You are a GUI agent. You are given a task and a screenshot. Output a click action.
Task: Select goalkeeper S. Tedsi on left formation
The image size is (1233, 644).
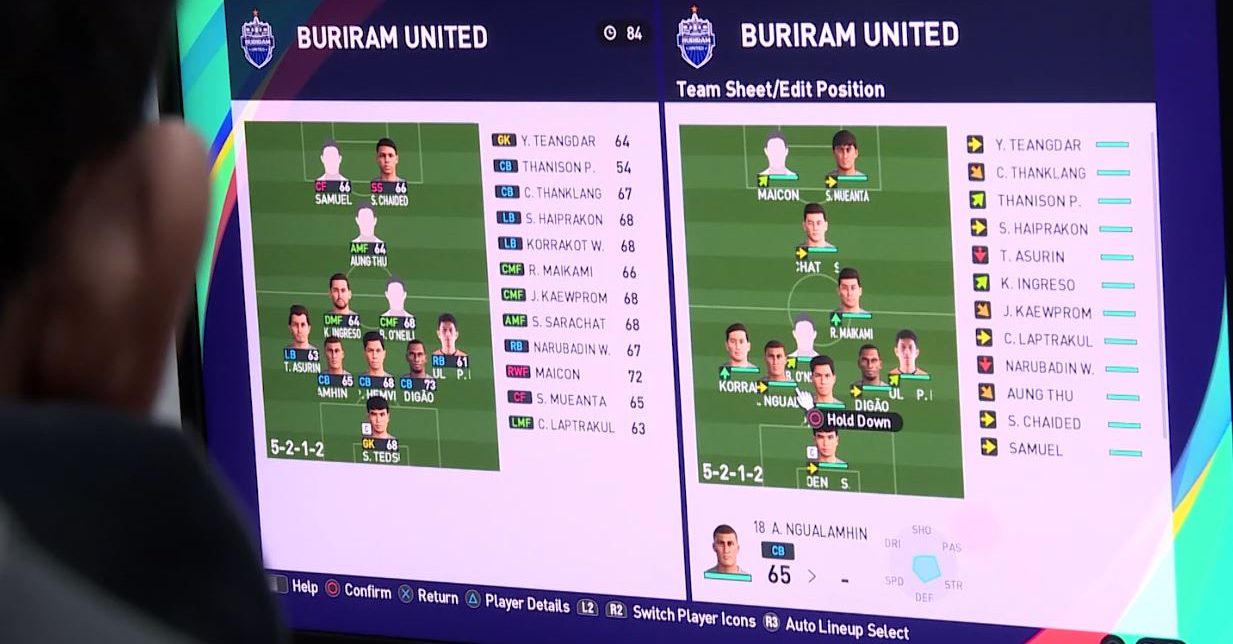[x=379, y=430]
